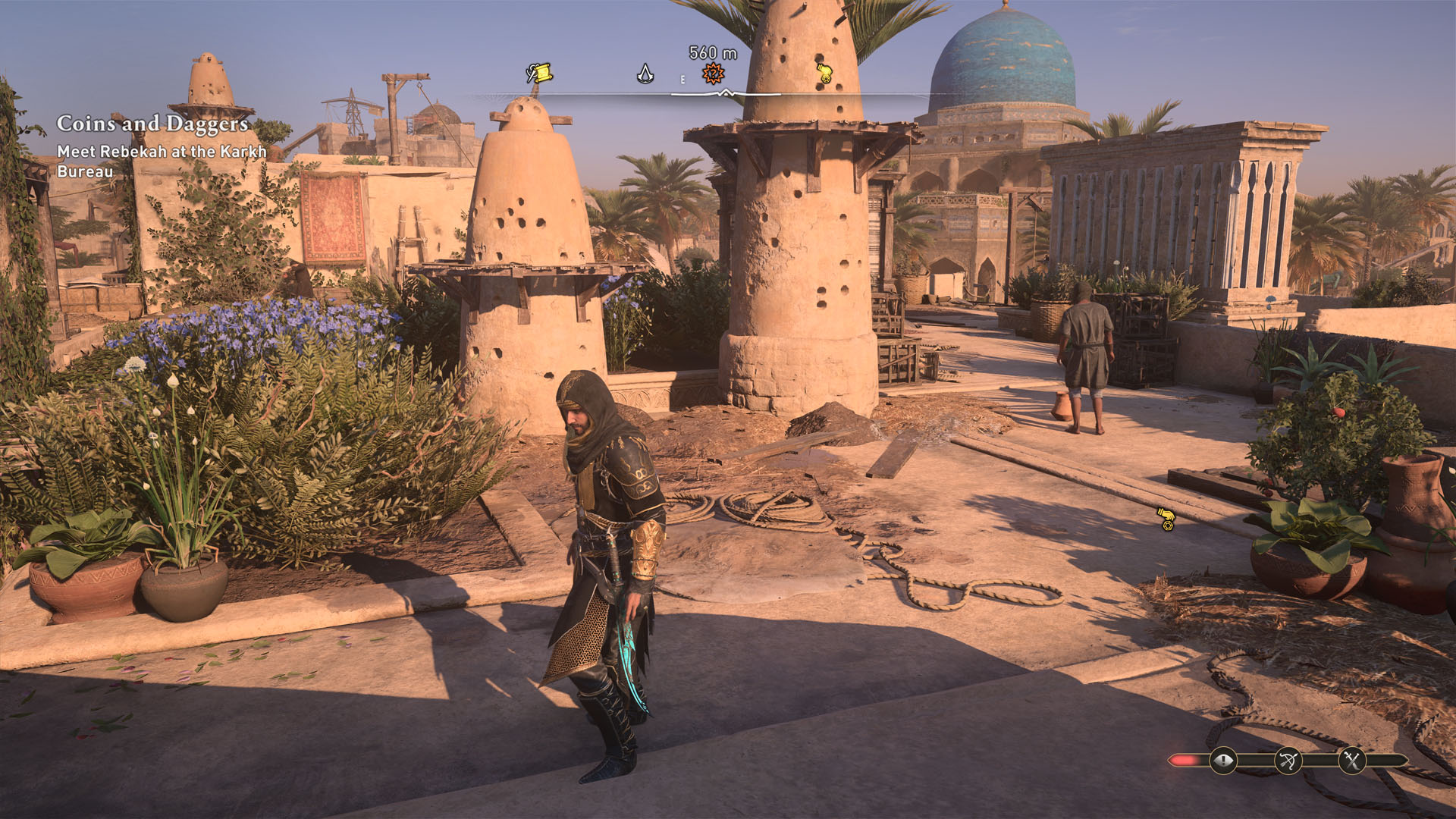The height and width of the screenshot is (819, 1456).
Task: Click the bow and arrow notoriety icon
Action: pyautogui.click(x=1288, y=761)
